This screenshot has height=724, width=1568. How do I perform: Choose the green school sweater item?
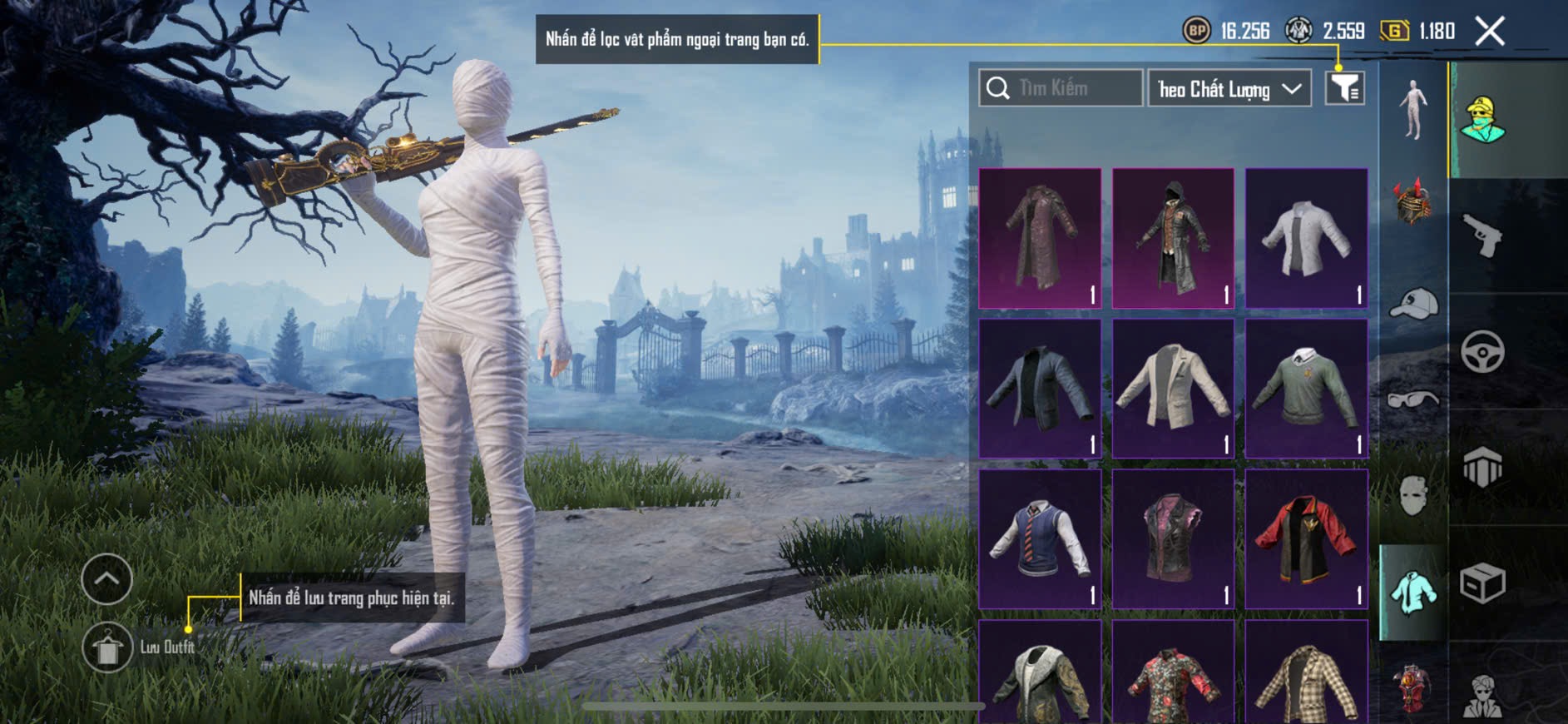coord(1306,388)
